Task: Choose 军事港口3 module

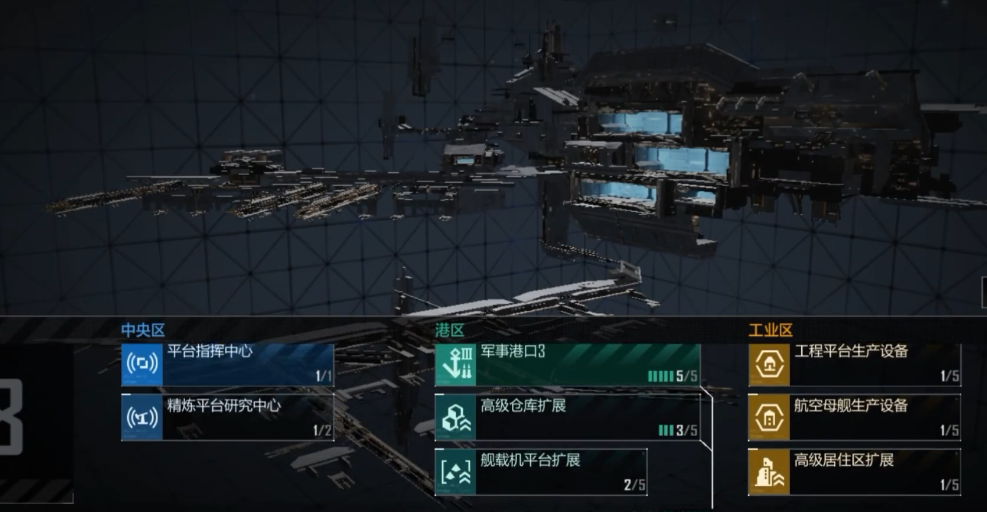Action: (567, 364)
